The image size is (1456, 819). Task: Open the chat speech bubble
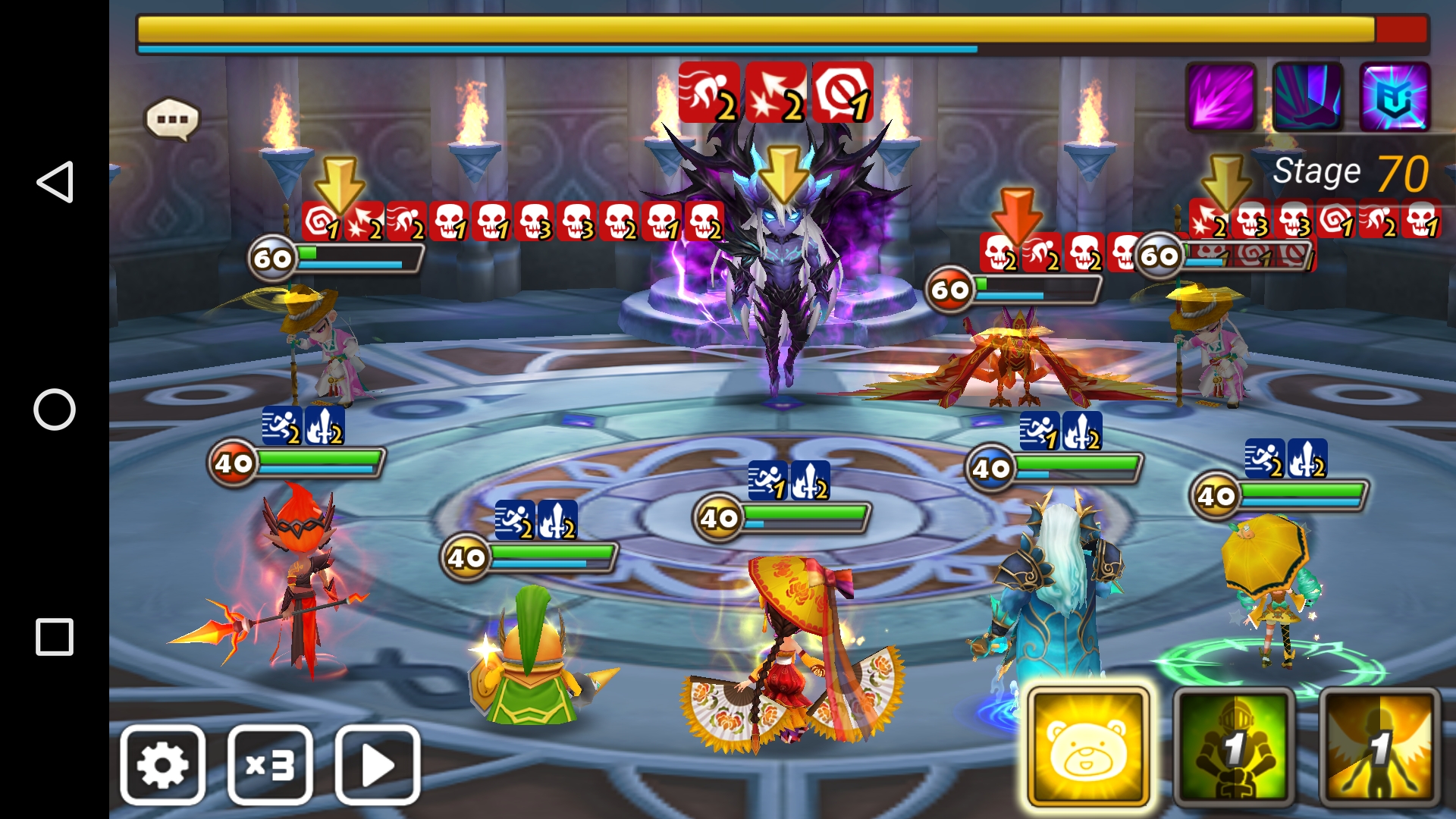point(172,119)
